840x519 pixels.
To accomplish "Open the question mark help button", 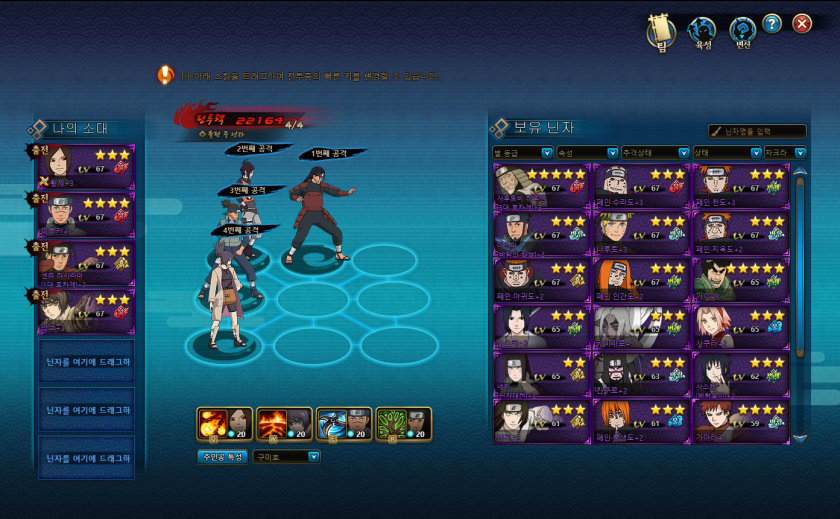I will point(772,24).
